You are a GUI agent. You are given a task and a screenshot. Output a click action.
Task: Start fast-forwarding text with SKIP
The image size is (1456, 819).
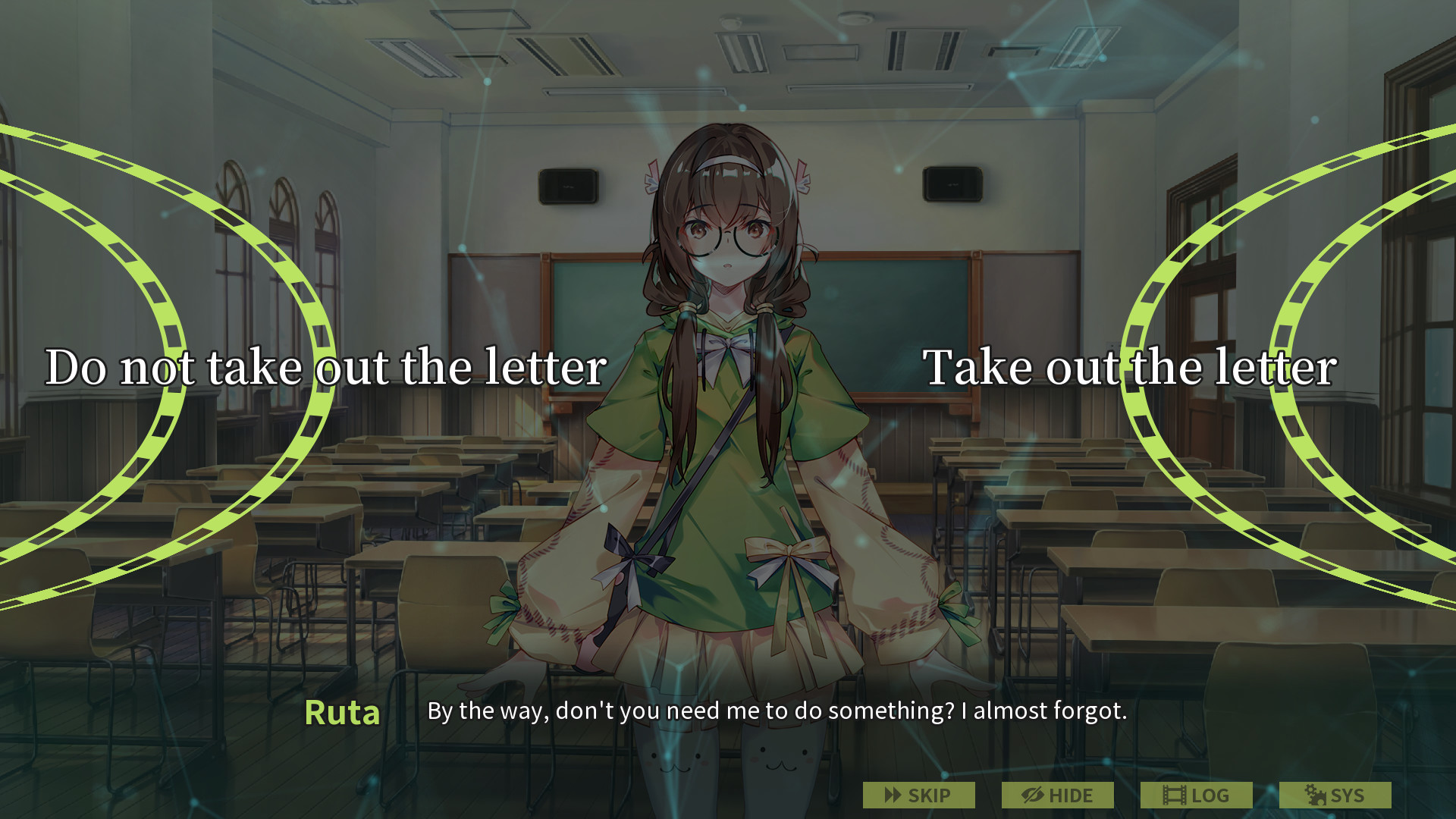[x=918, y=795]
